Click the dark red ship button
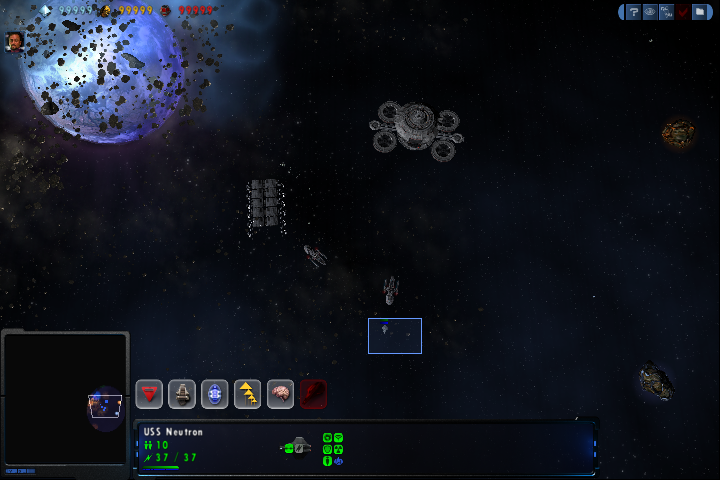The width and height of the screenshot is (720, 480). [313, 394]
